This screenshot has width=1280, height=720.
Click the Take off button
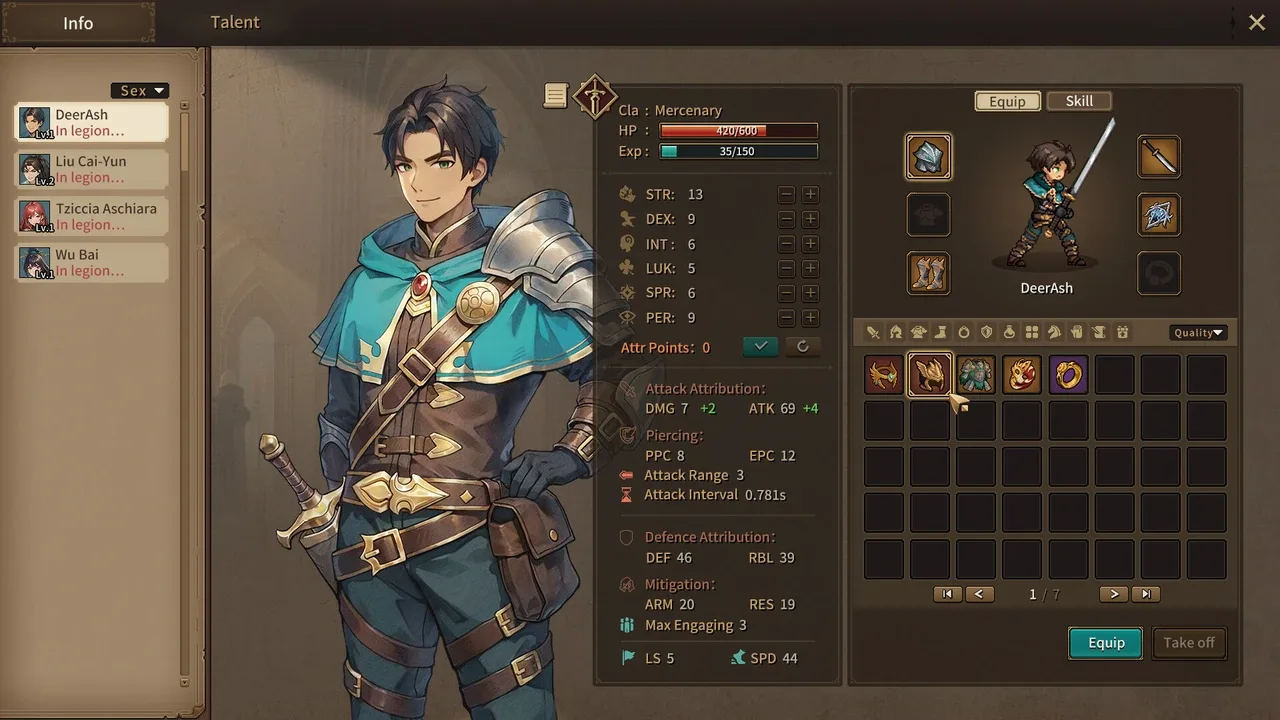click(1189, 643)
